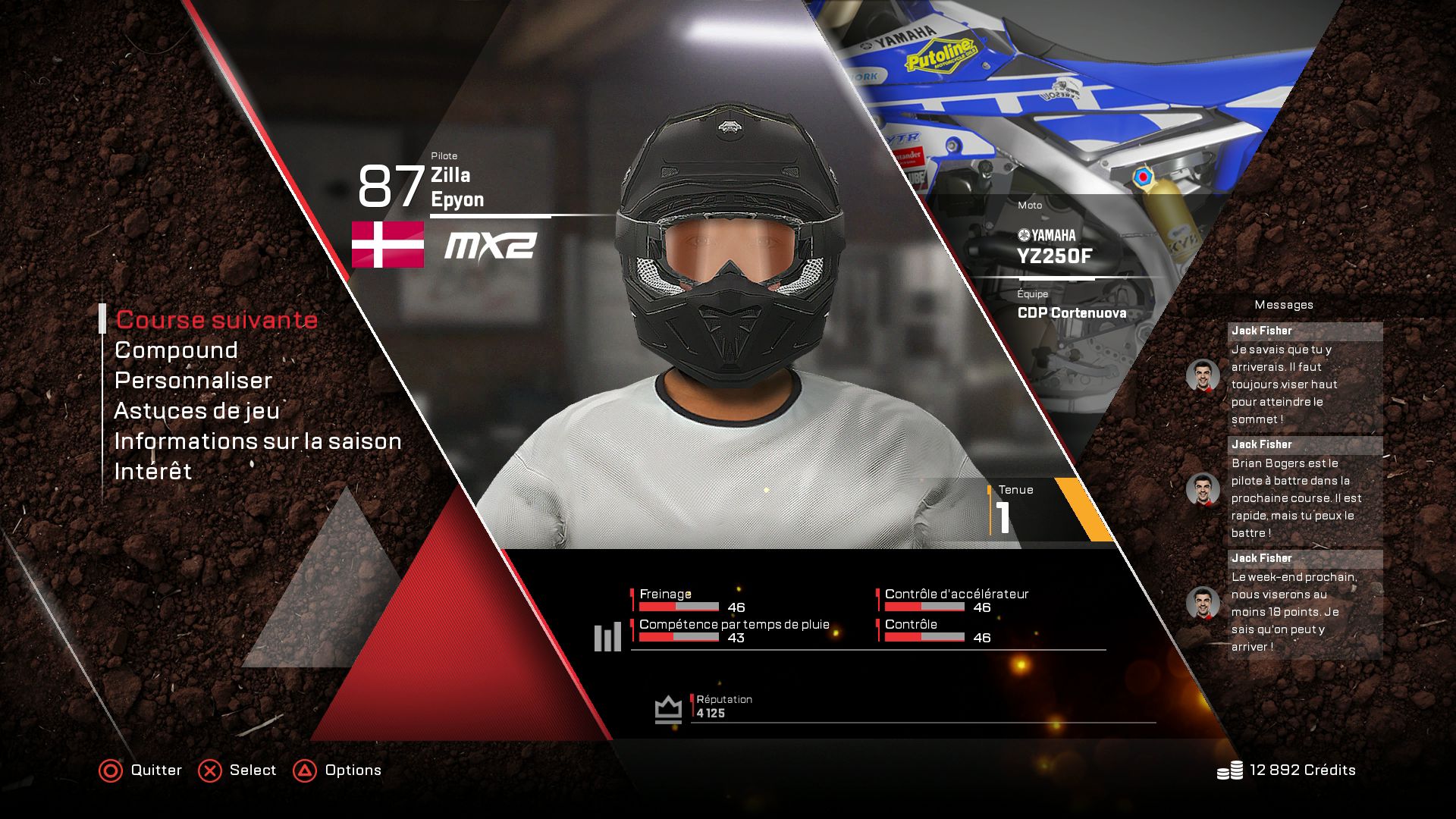This screenshot has width=1456, height=819.
Task: Choose Personnaliser from the menu
Action: pyautogui.click(x=193, y=381)
